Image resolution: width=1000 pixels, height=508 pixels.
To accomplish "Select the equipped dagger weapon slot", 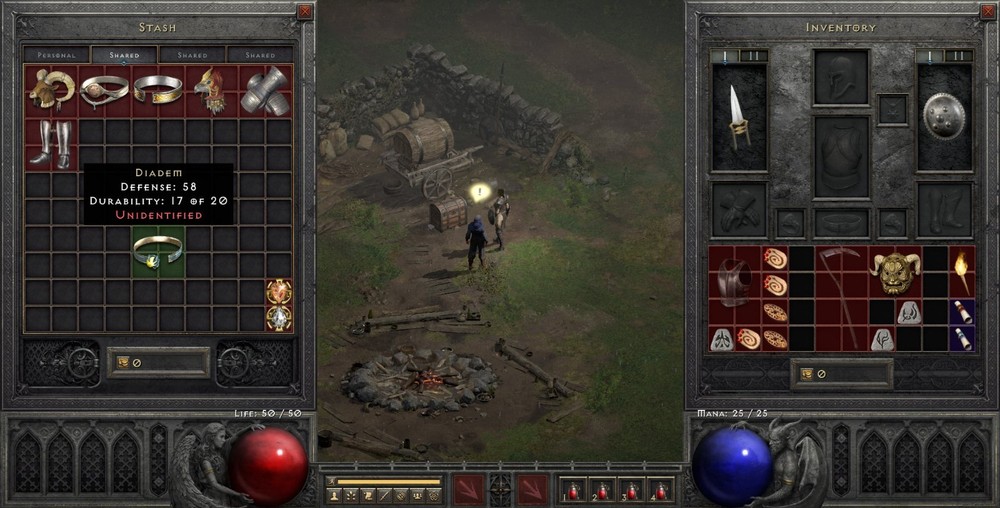I will 739,116.
